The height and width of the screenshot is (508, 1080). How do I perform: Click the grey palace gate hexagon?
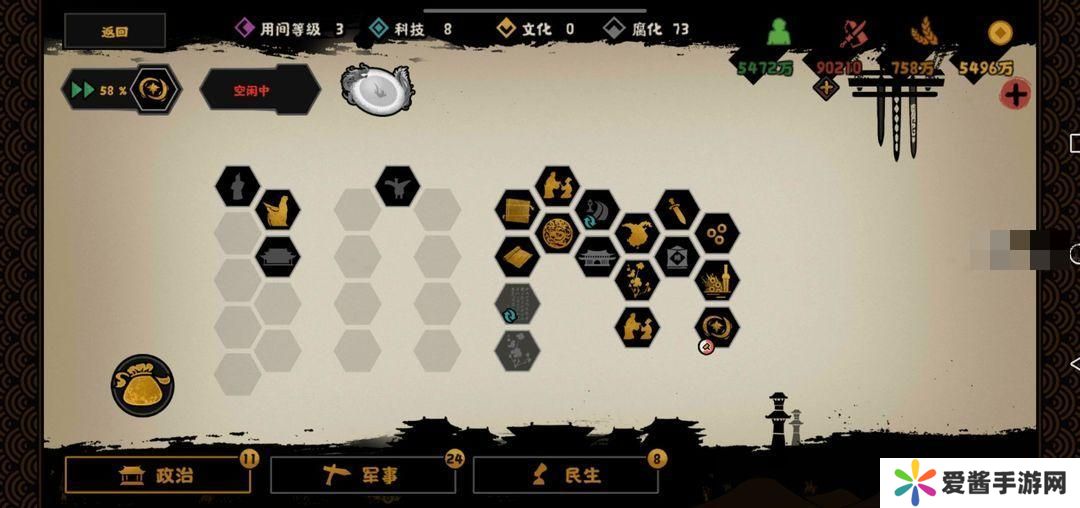(597, 257)
